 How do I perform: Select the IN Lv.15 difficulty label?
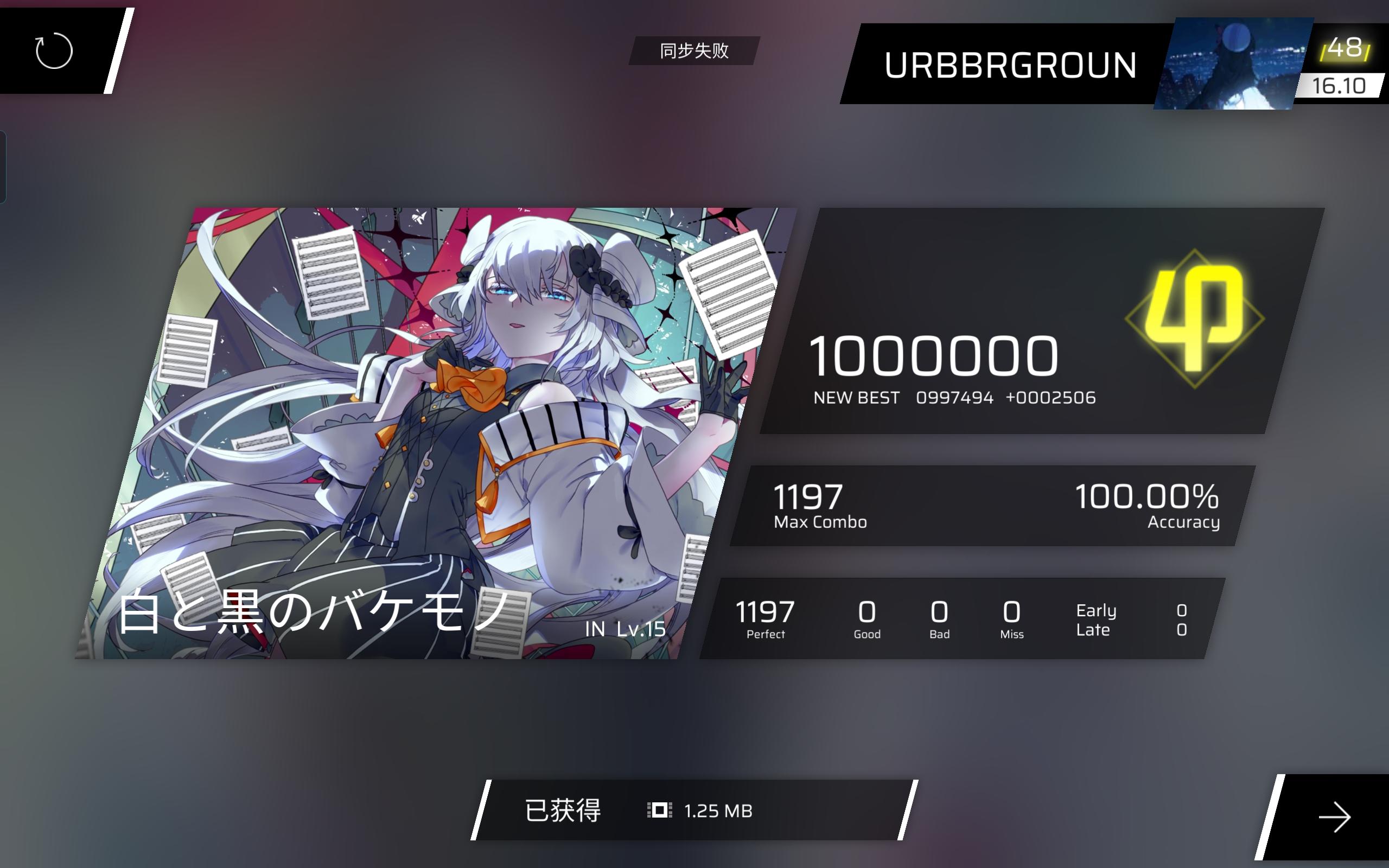click(x=626, y=630)
